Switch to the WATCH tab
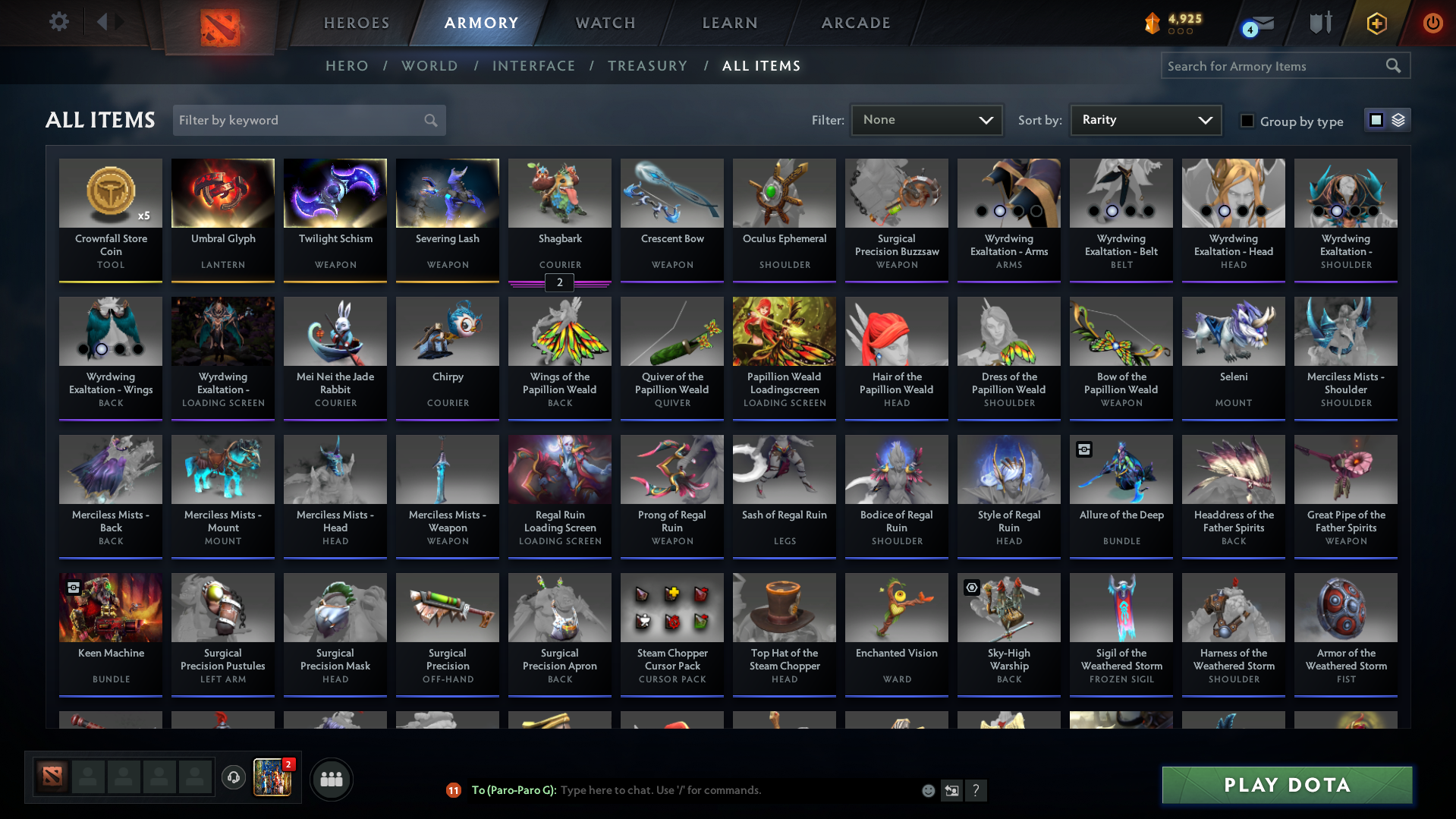 click(x=605, y=23)
